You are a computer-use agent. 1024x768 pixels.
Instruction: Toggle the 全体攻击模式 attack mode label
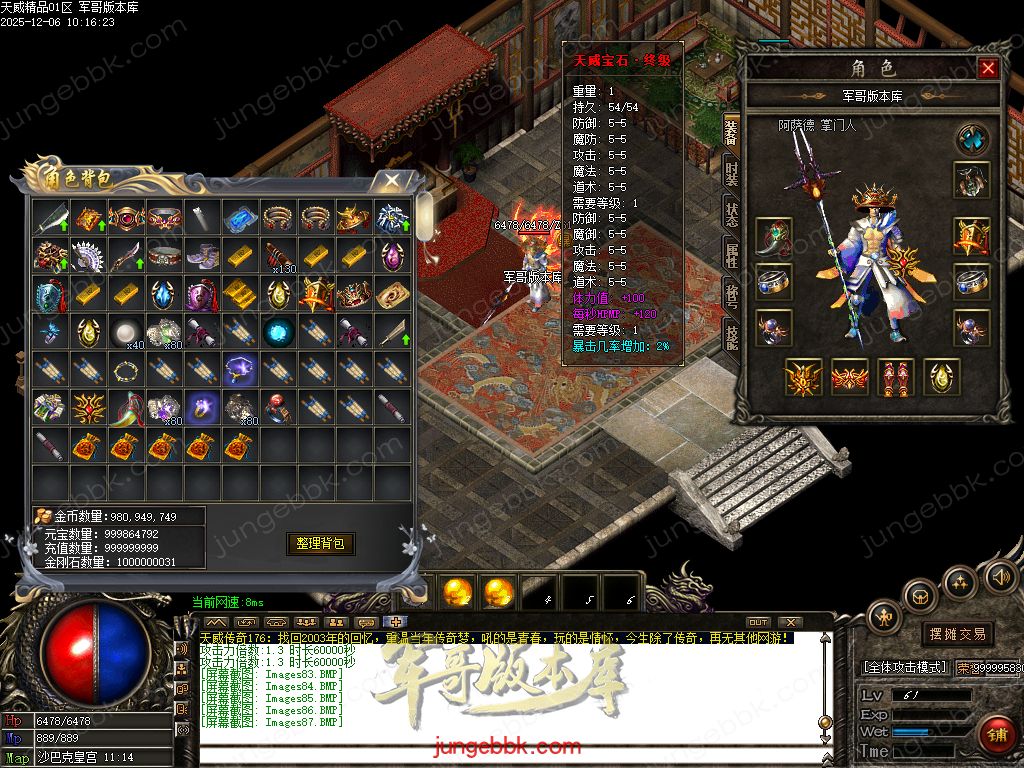coord(906,666)
